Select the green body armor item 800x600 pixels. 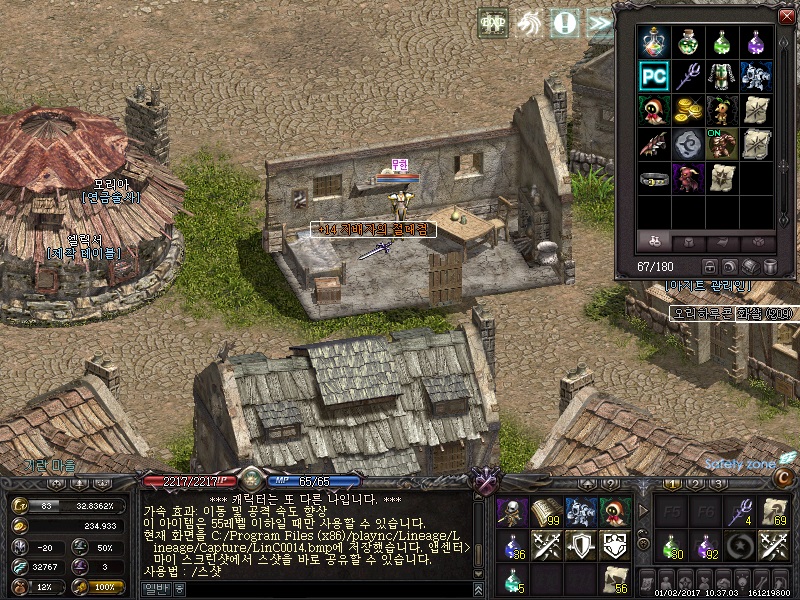pos(722,76)
